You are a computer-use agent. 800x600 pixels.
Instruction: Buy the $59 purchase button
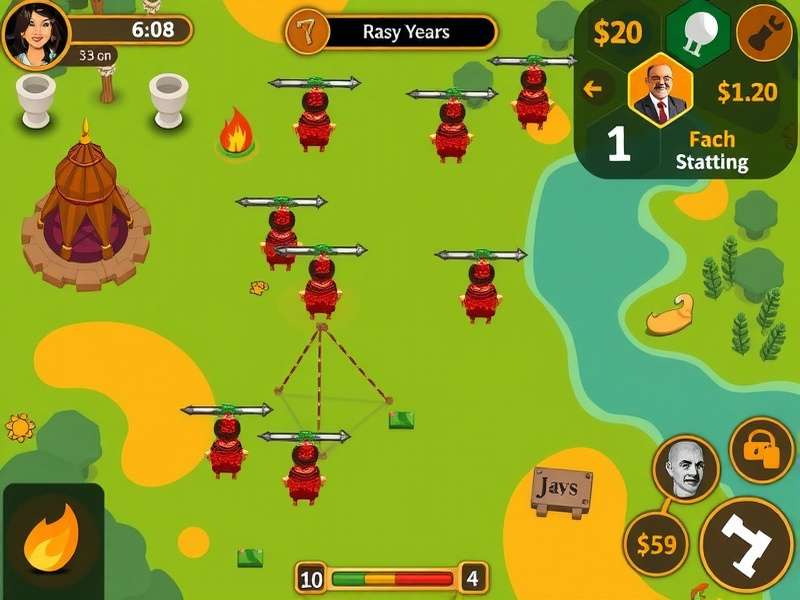pyautogui.click(x=656, y=545)
